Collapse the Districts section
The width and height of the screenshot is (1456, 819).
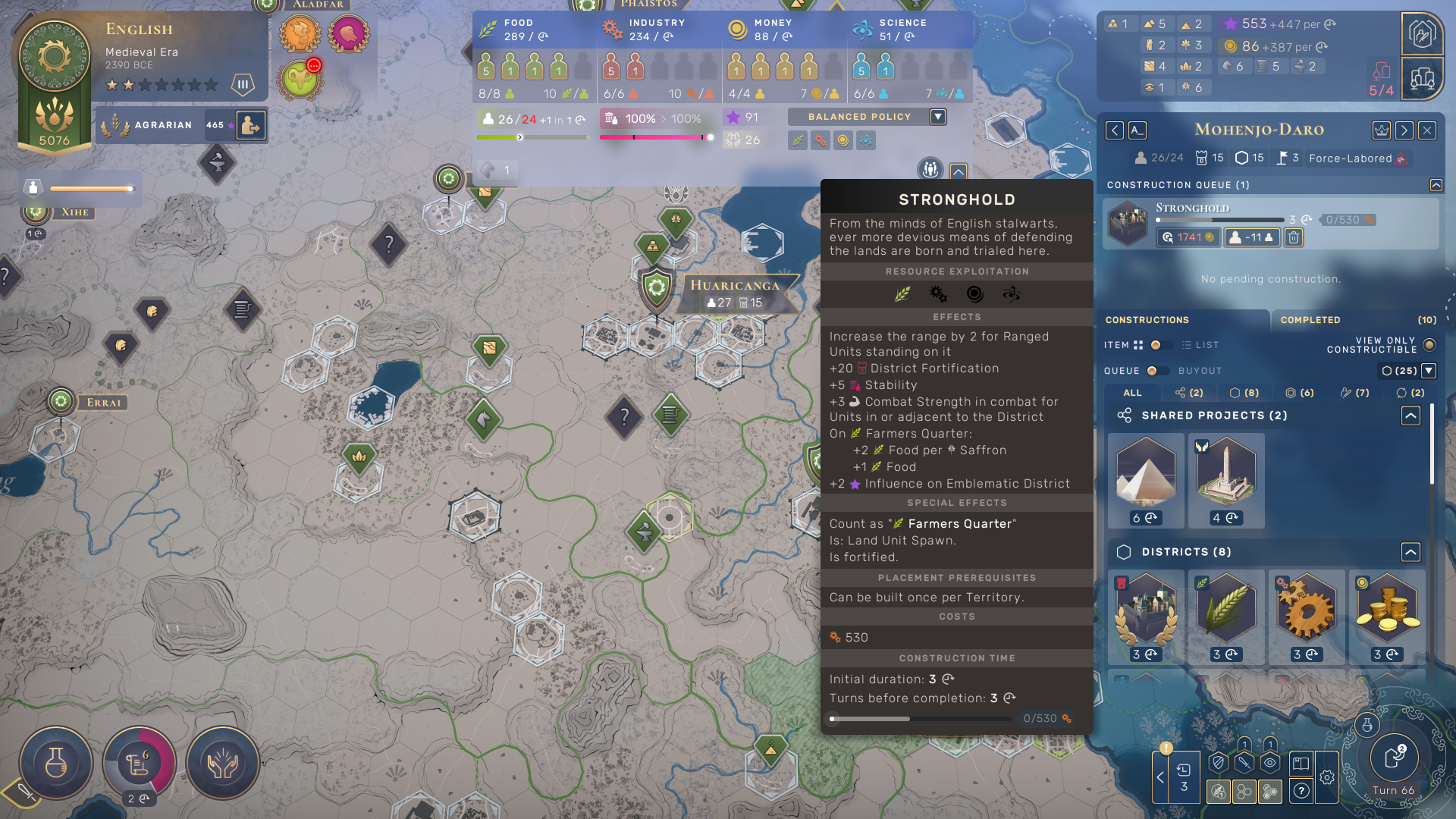click(1410, 552)
